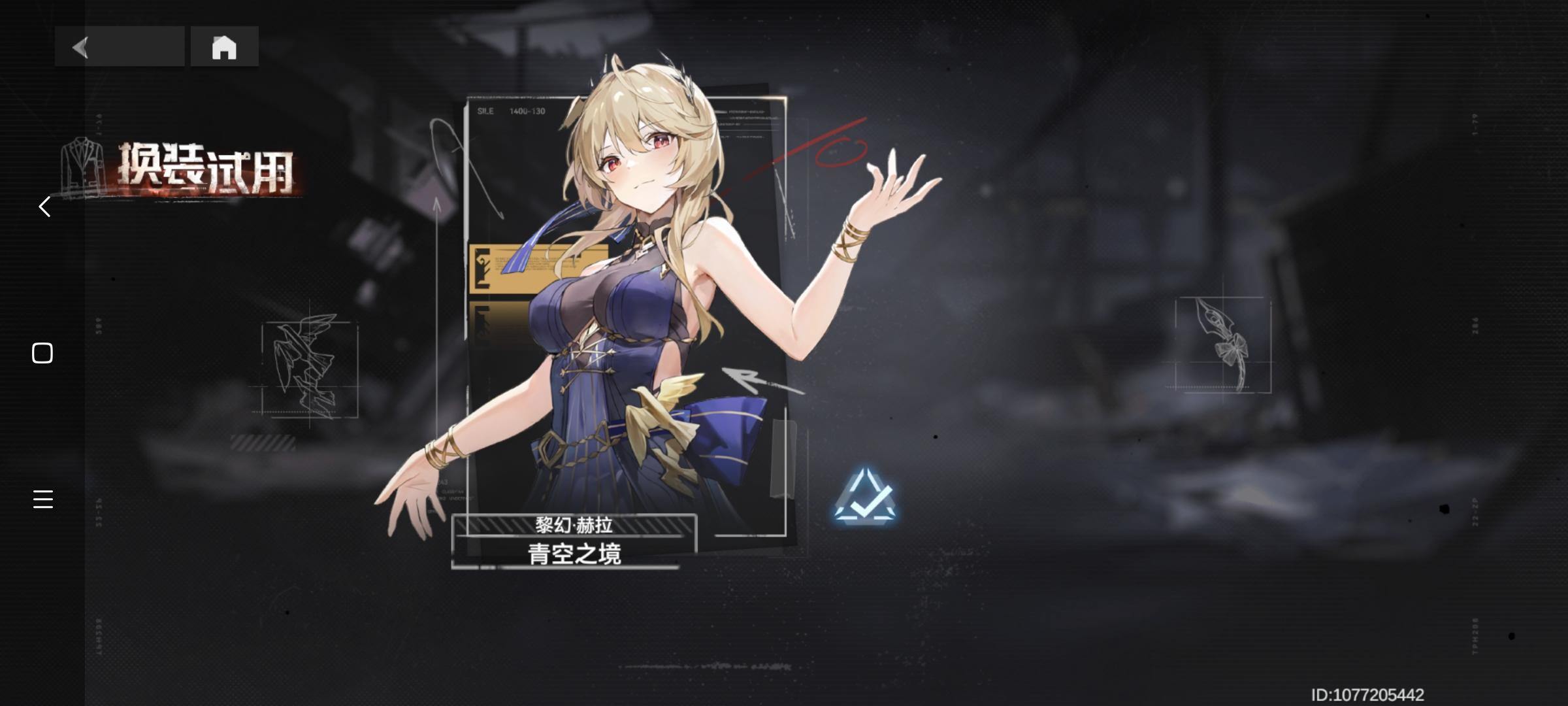1568x706 pixels.
Task: Click the back arrow icon beside the home icon
Action: tap(78, 48)
